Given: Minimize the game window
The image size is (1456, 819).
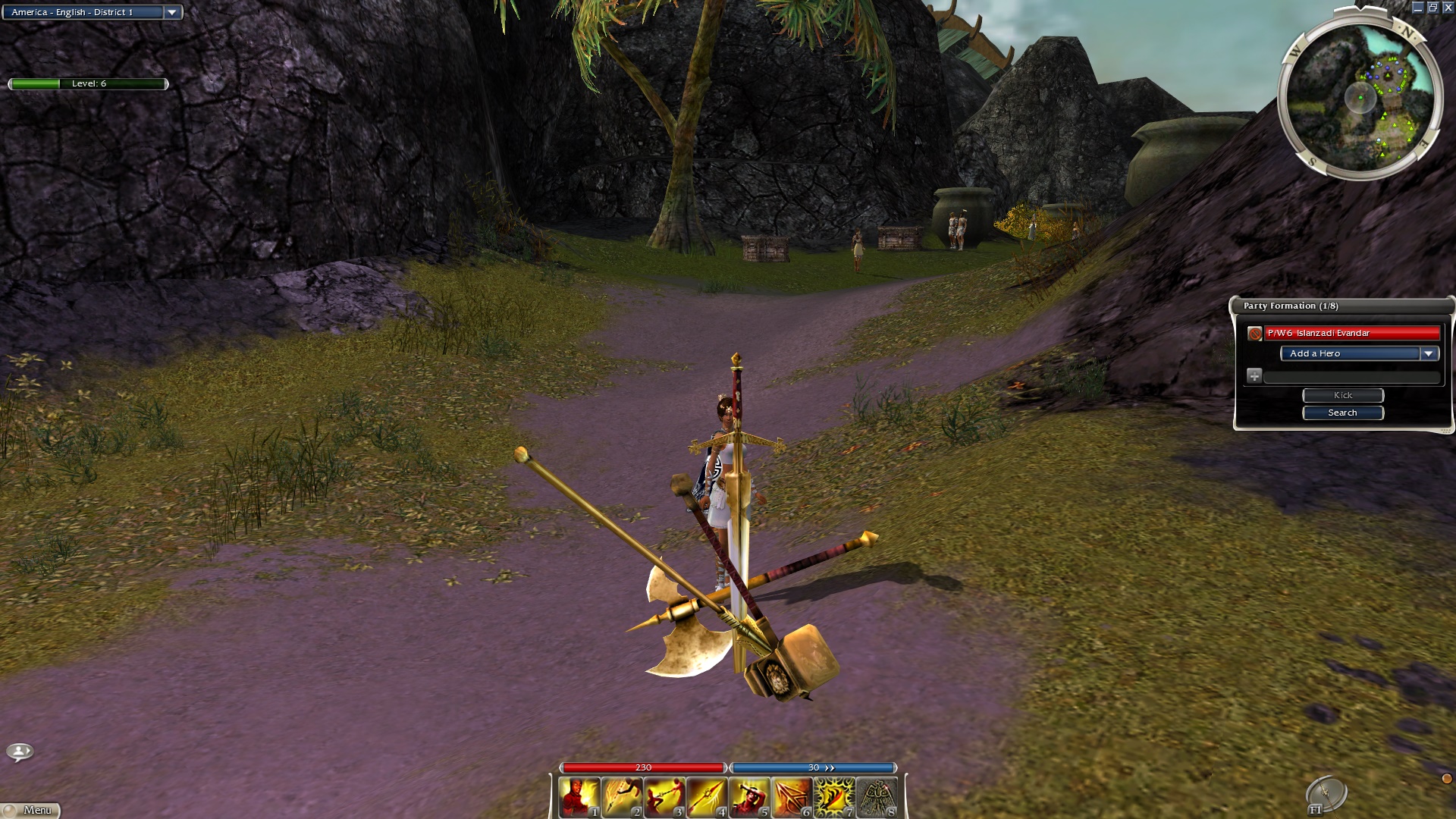Looking at the screenshot, I should pos(1417,8).
